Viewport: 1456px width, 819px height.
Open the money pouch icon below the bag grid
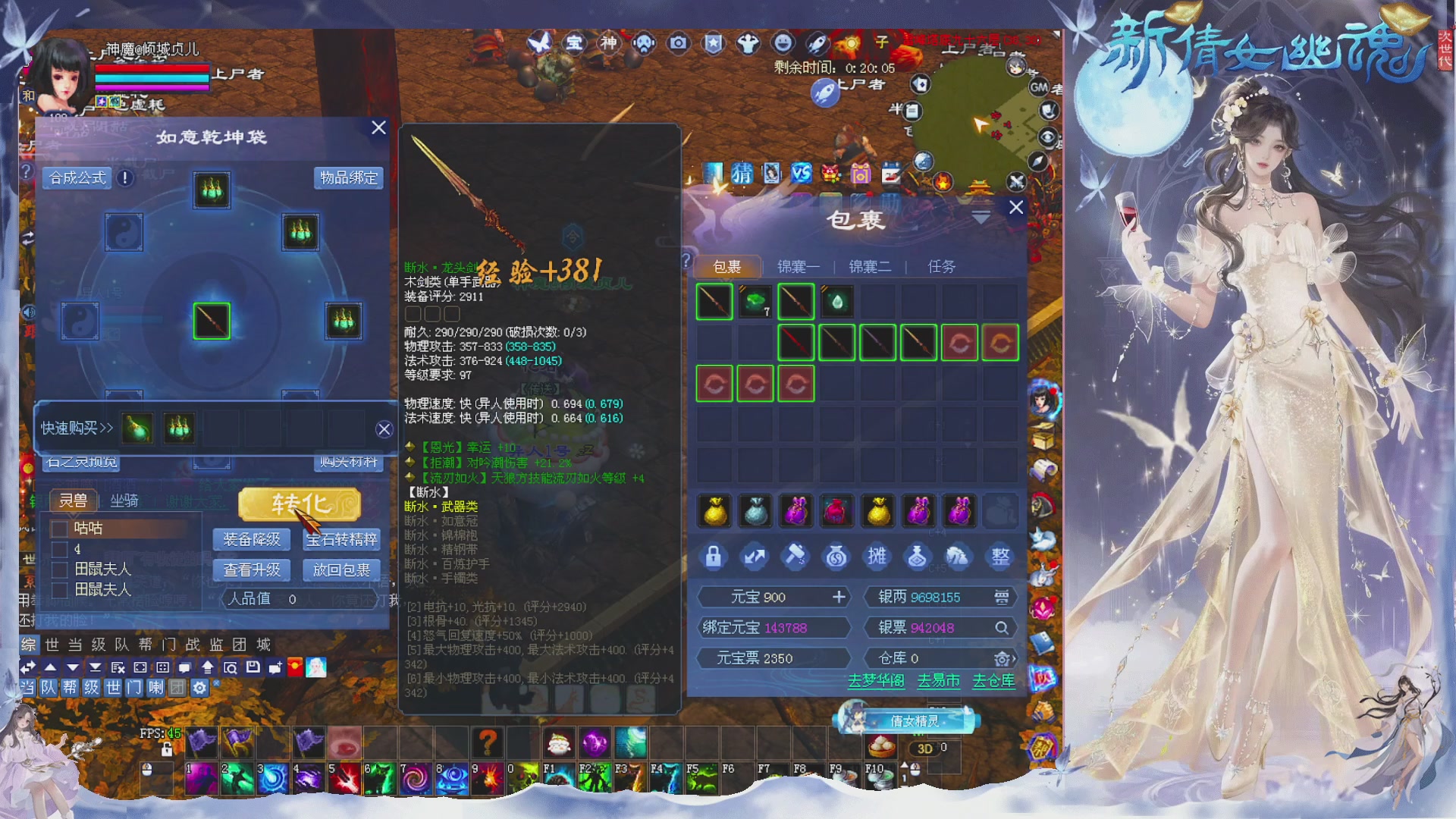point(836,556)
